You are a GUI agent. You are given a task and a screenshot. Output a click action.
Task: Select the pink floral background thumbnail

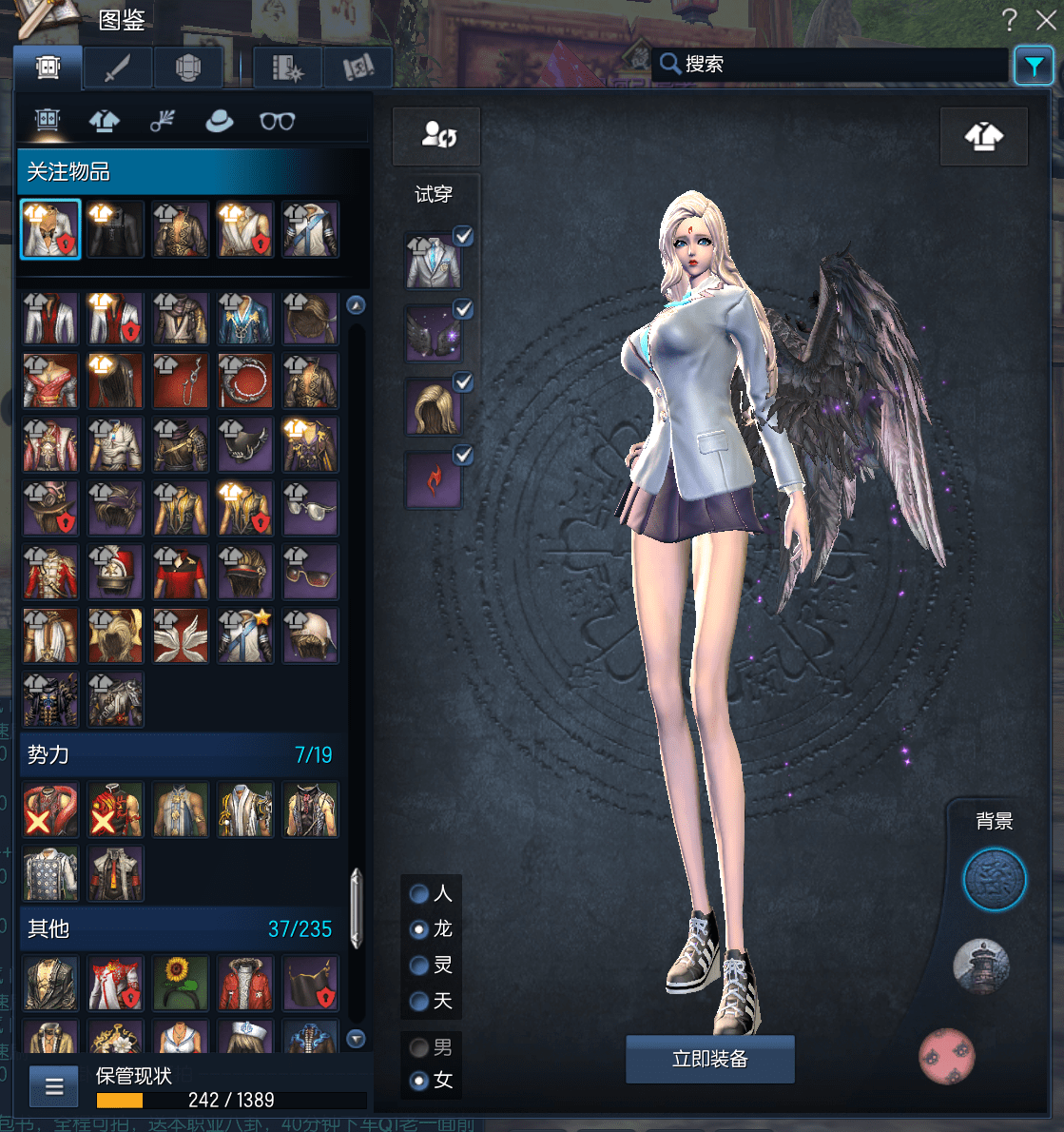947,1056
